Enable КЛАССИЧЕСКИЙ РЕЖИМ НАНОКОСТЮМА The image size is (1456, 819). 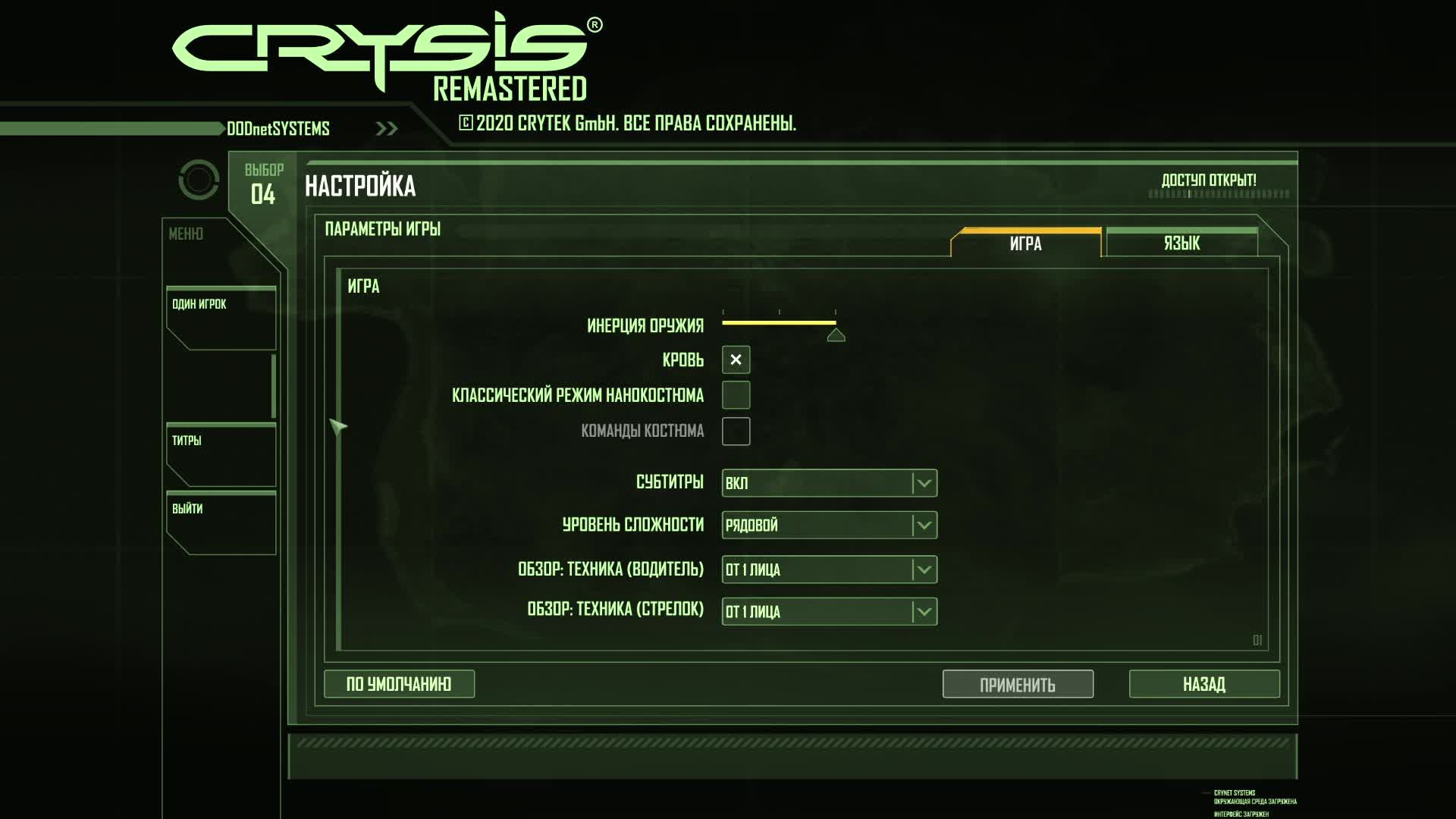pyautogui.click(x=735, y=395)
